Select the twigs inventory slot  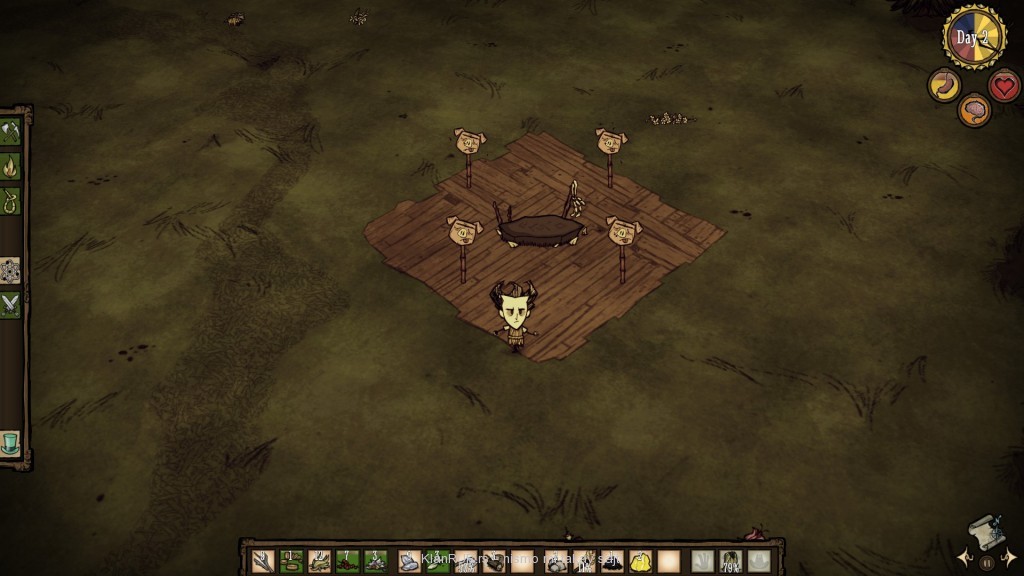[x=263, y=562]
